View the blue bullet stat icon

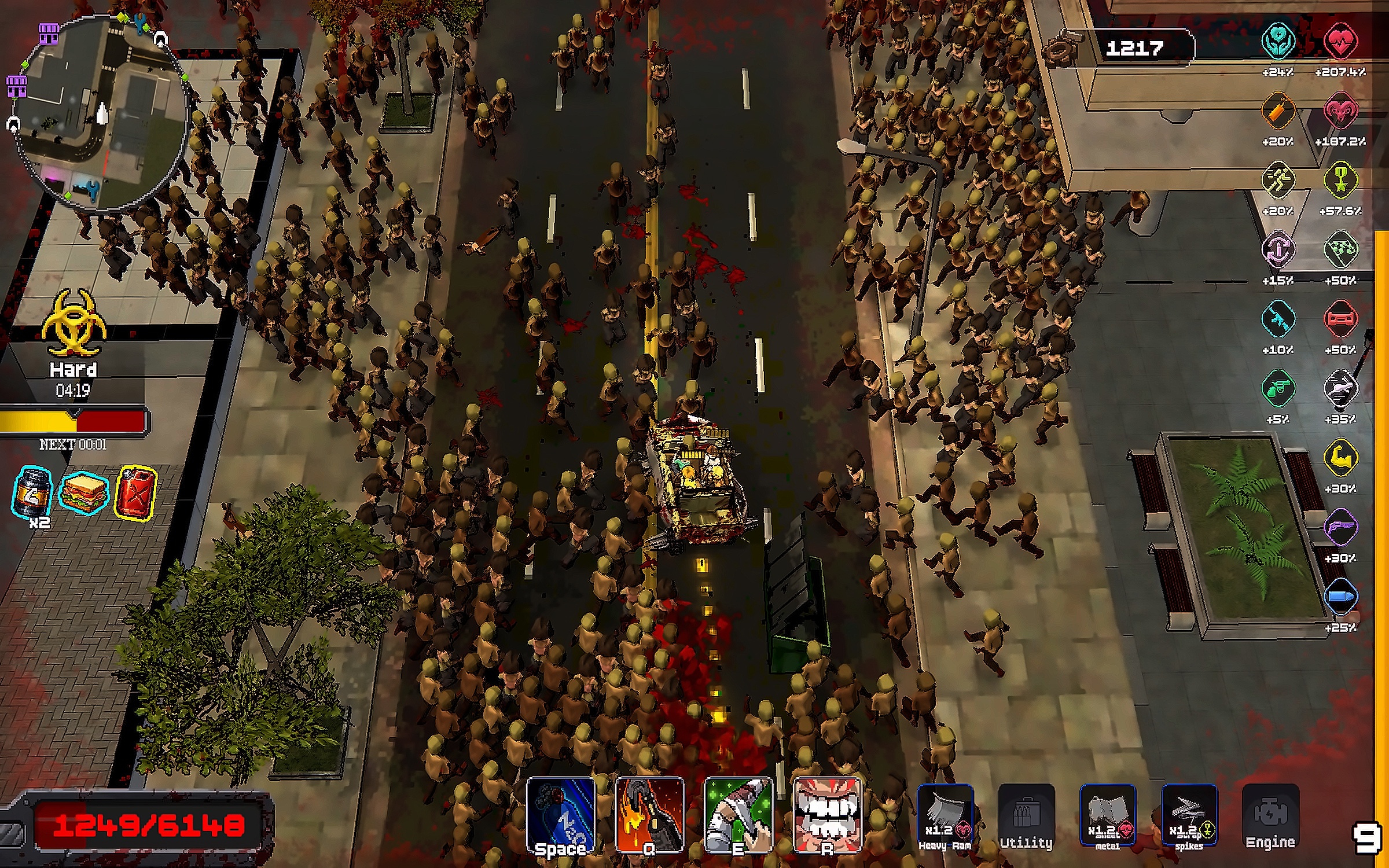1340,597
